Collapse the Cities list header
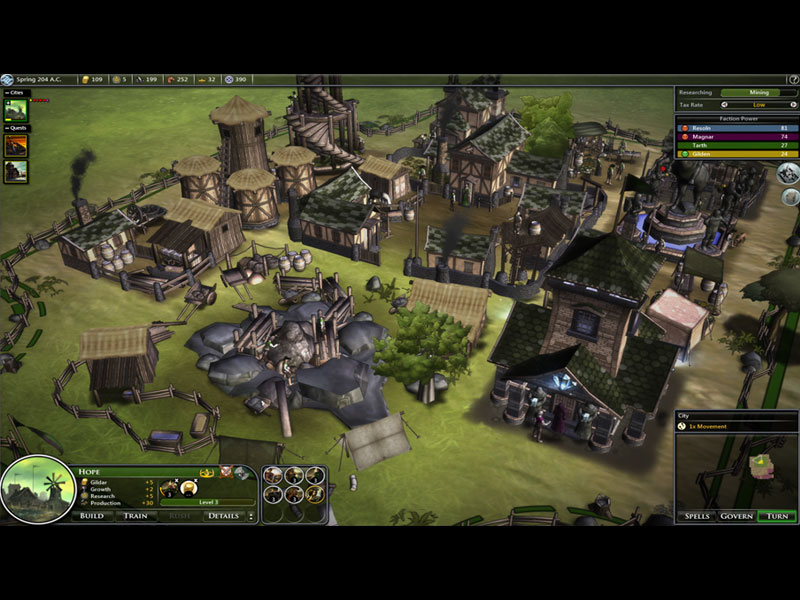This screenshot has width=800, height=600. [16, 93]
